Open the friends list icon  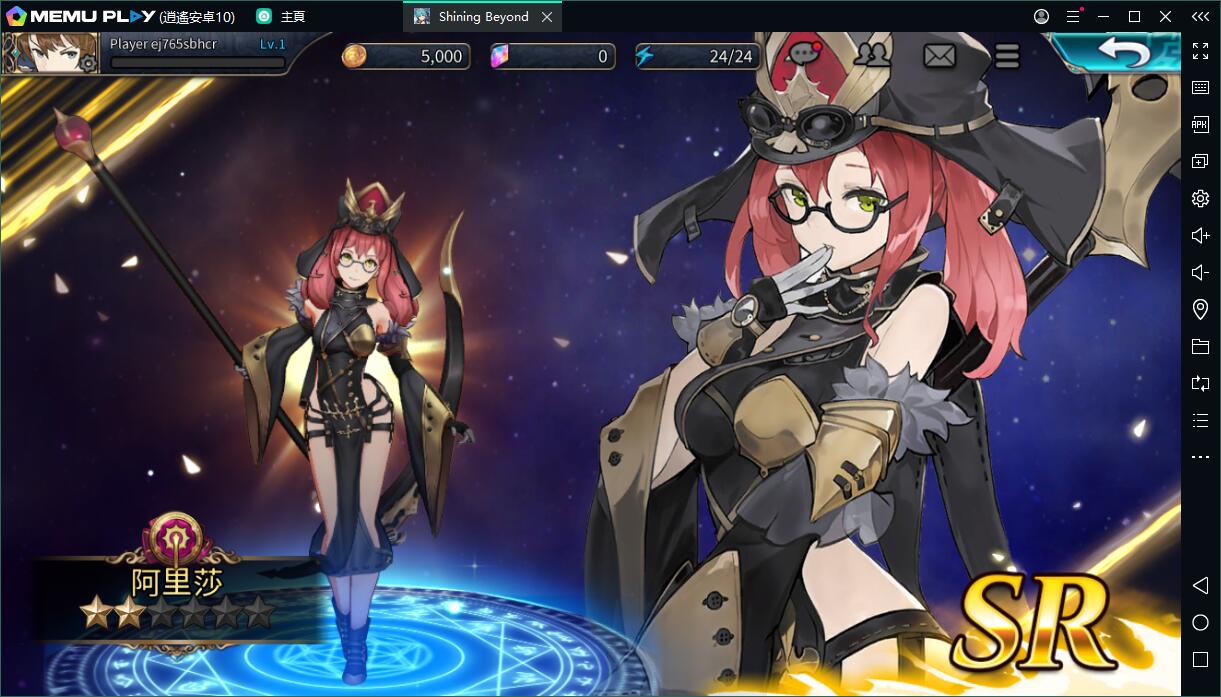(873, 55)
